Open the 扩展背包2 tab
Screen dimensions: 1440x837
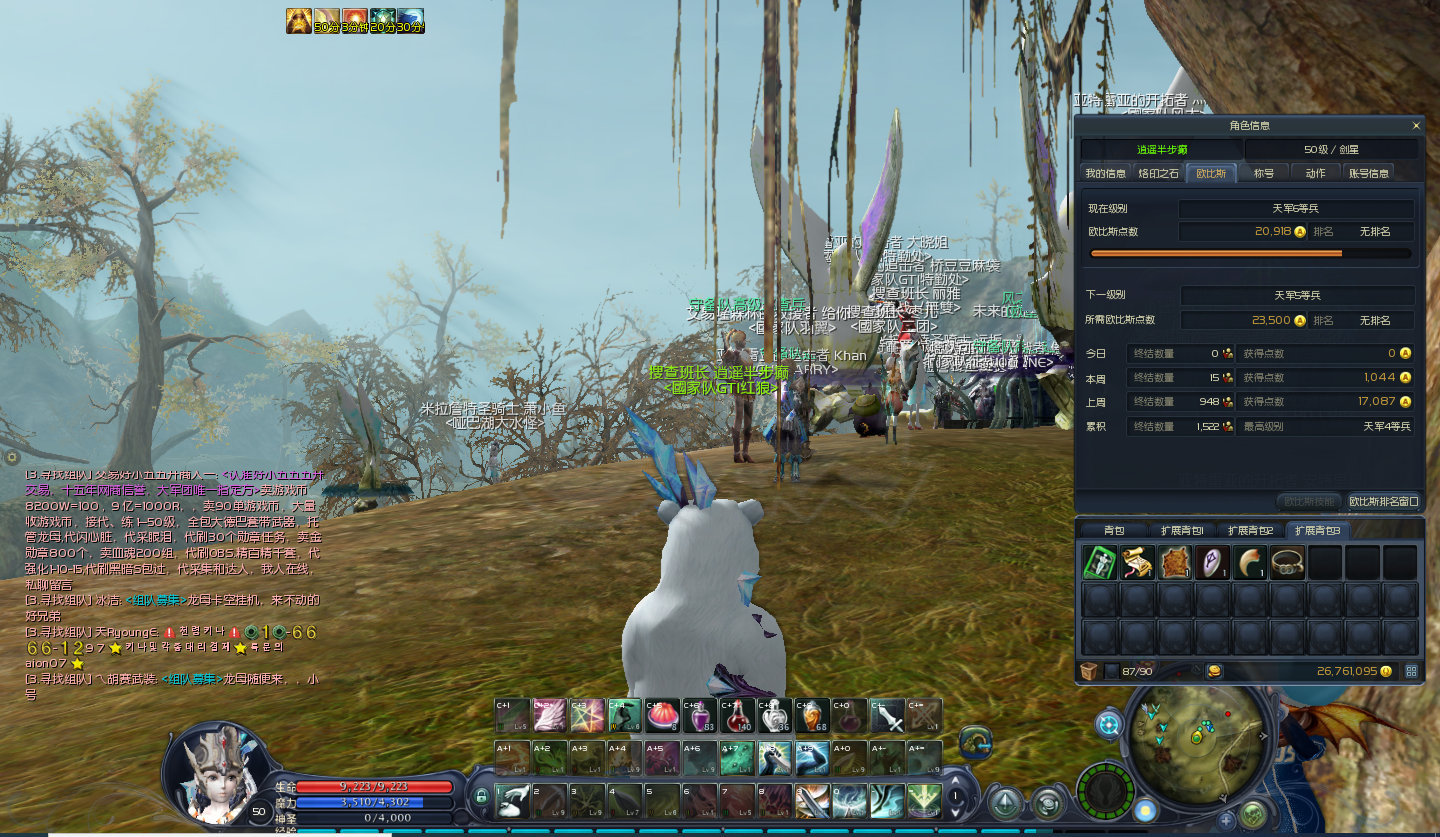pyautogui.click(x=1250, y=530)
